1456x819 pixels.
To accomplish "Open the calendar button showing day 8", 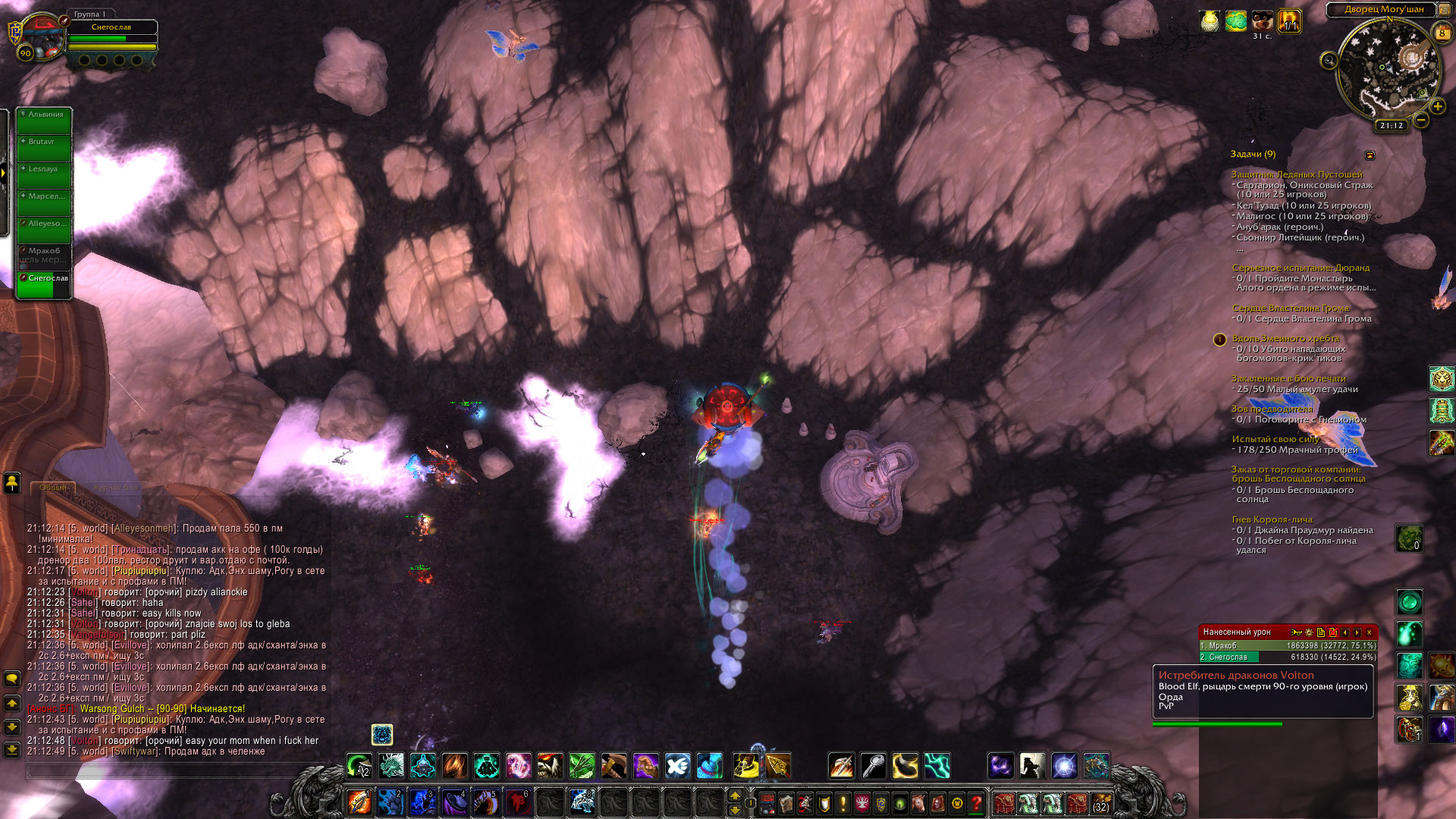I will 1442,33.
